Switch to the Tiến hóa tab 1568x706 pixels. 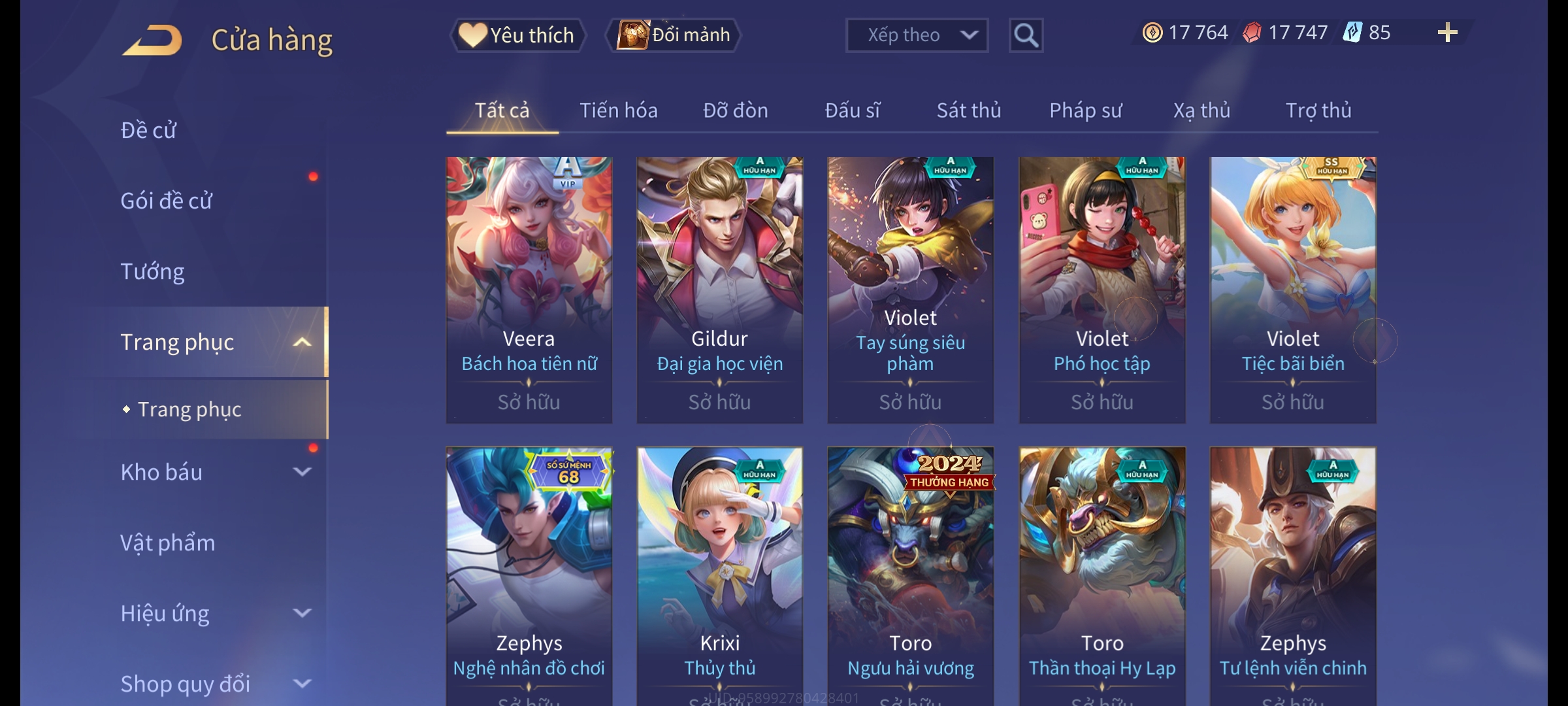pos(618,110)
